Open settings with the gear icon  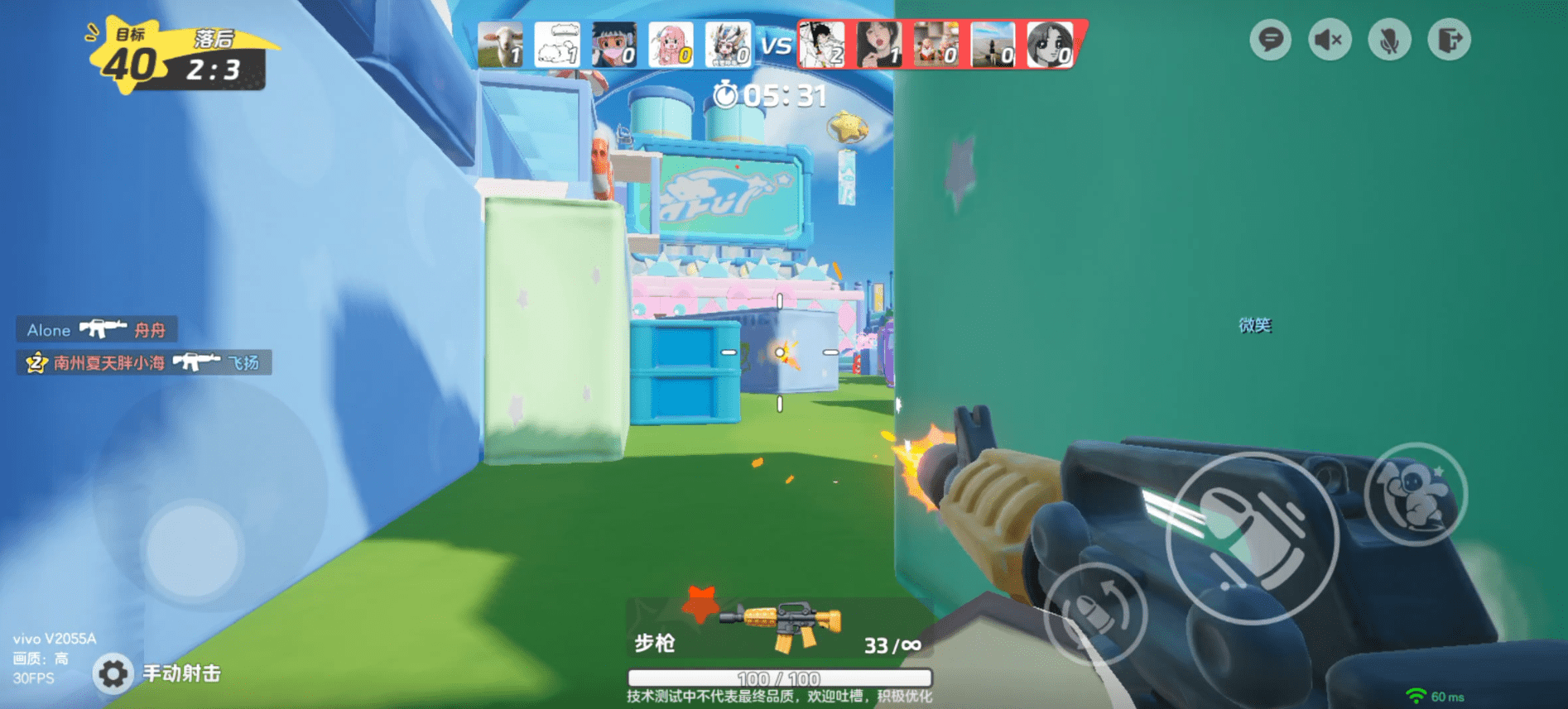pos(113,673)
